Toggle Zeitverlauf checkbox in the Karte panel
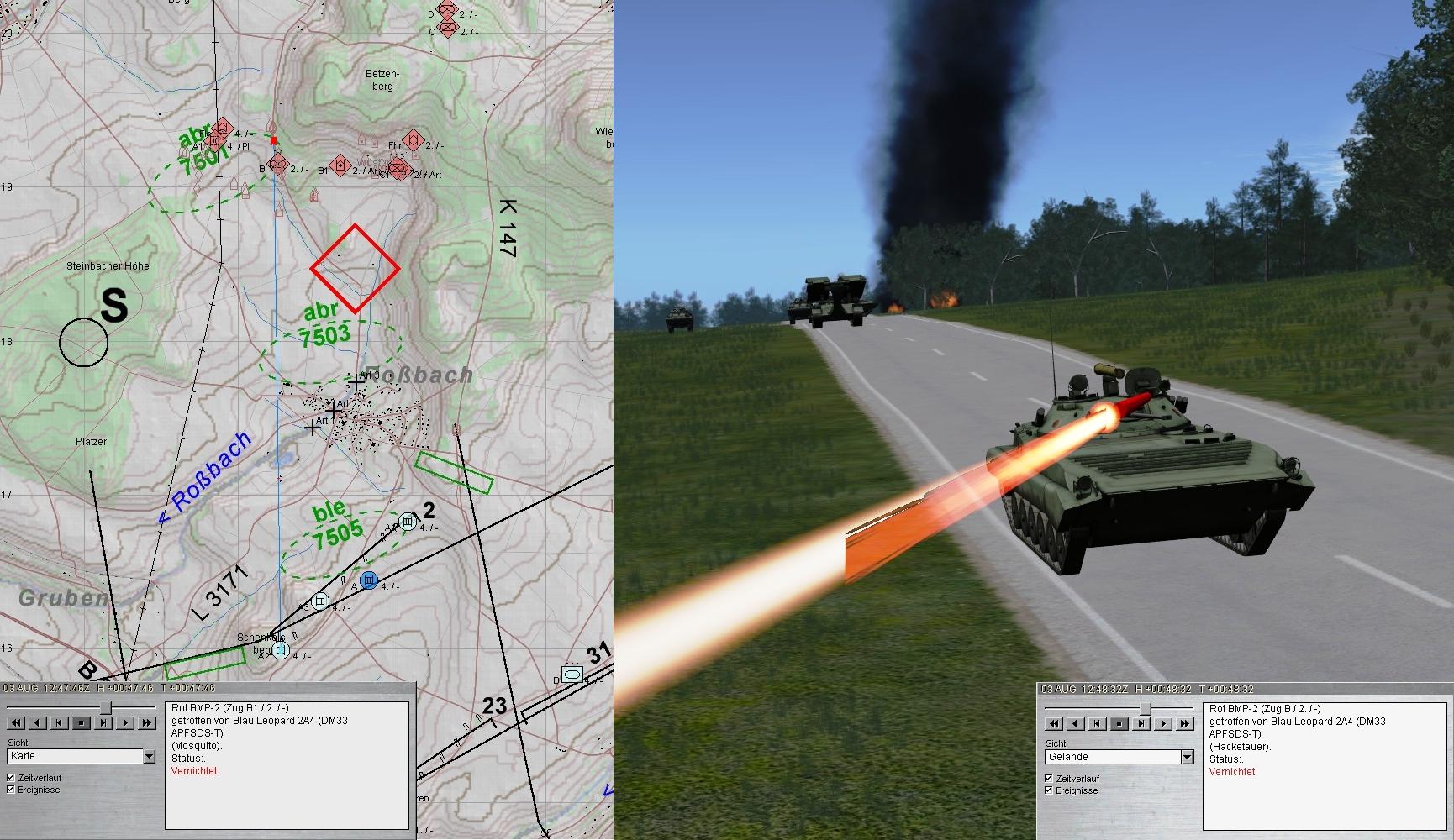The width and height of the screenshot is (1454, 840). [x=11, y=778]
